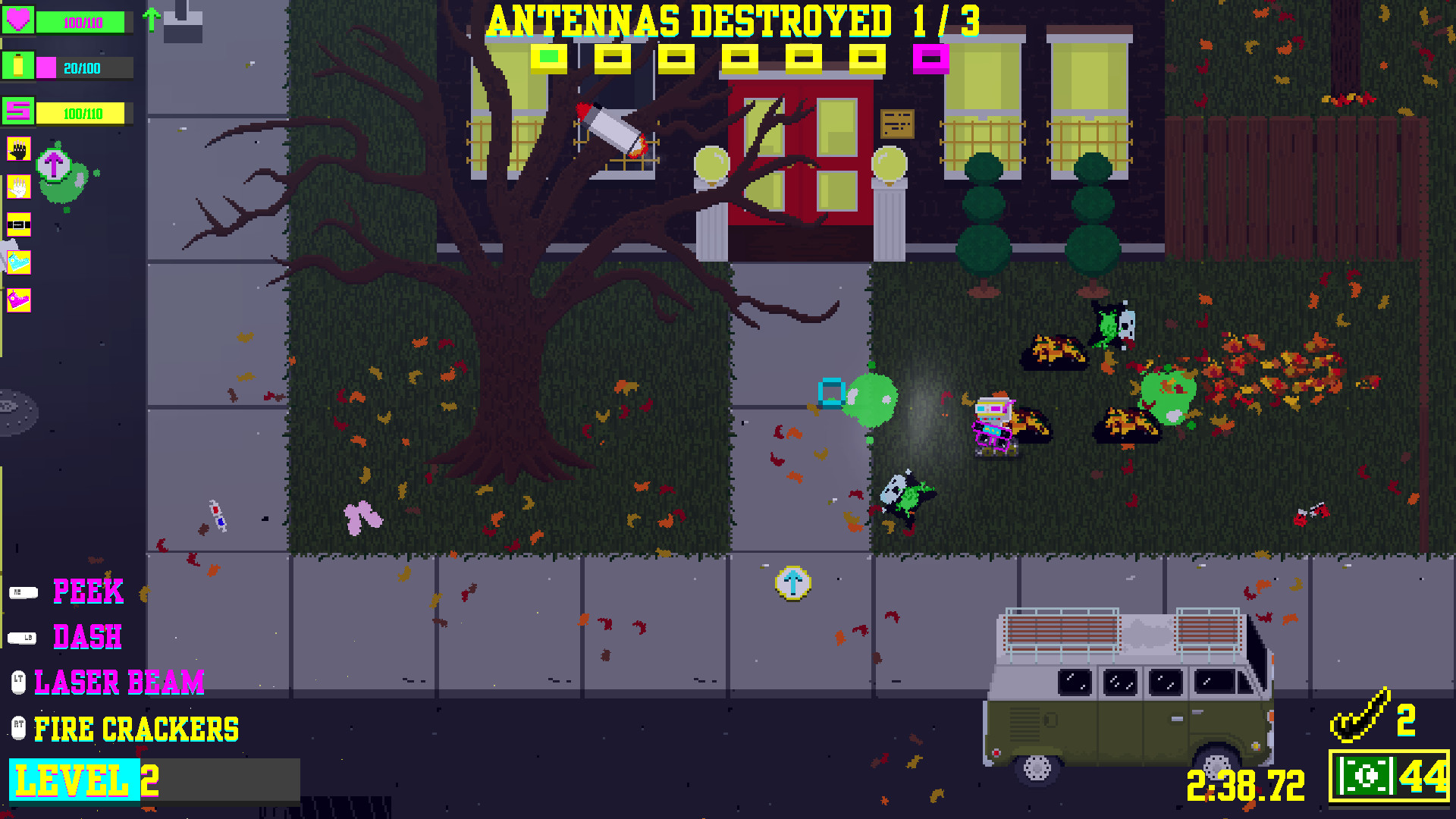Click the blue sneaker equipment icon
The height and width of the screenshot is (819, 1456).
pos(19,260)
